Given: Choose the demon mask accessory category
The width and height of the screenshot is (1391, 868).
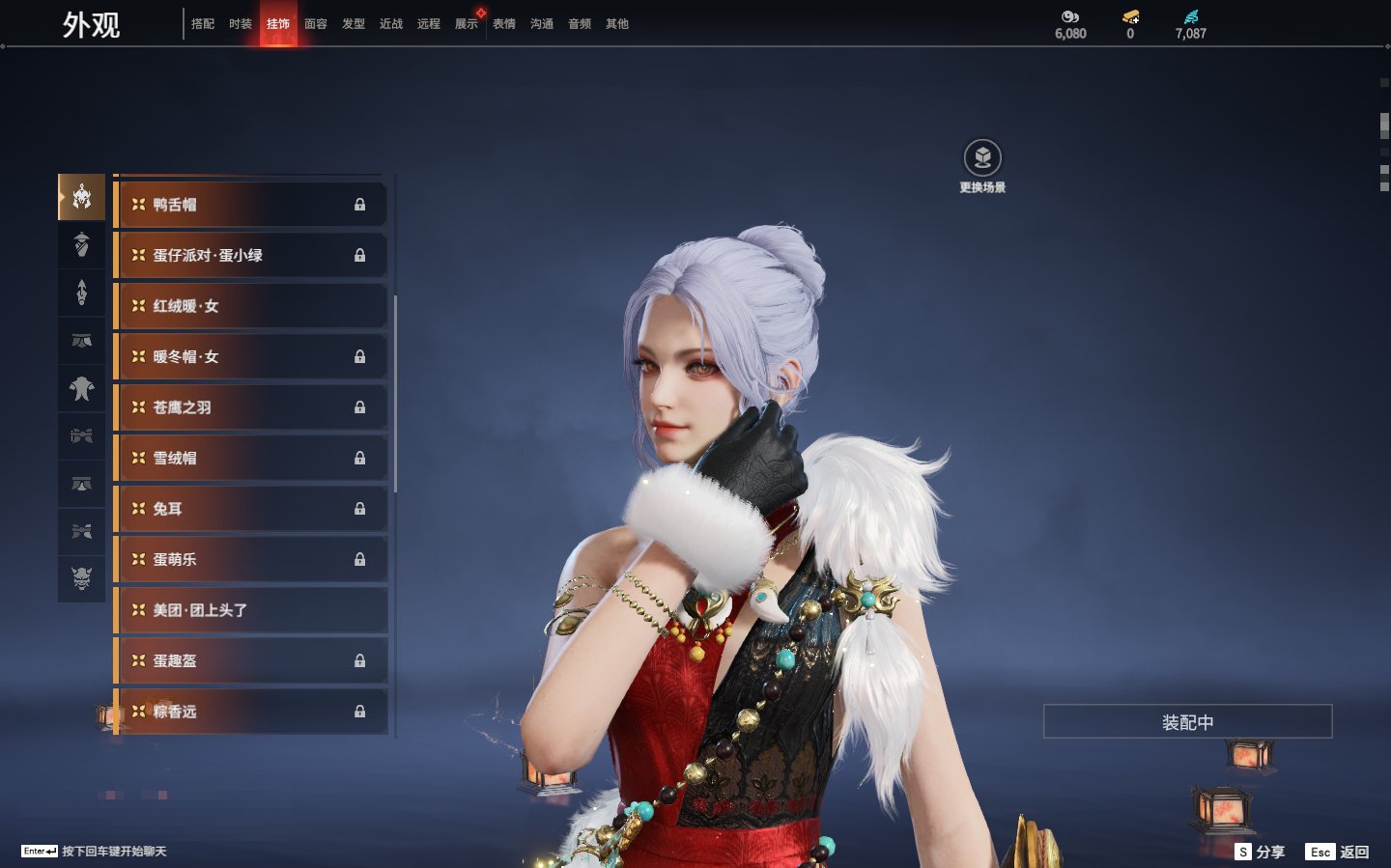Looking at the screenshot, I should pyautogui.click(x=82, y=578).
